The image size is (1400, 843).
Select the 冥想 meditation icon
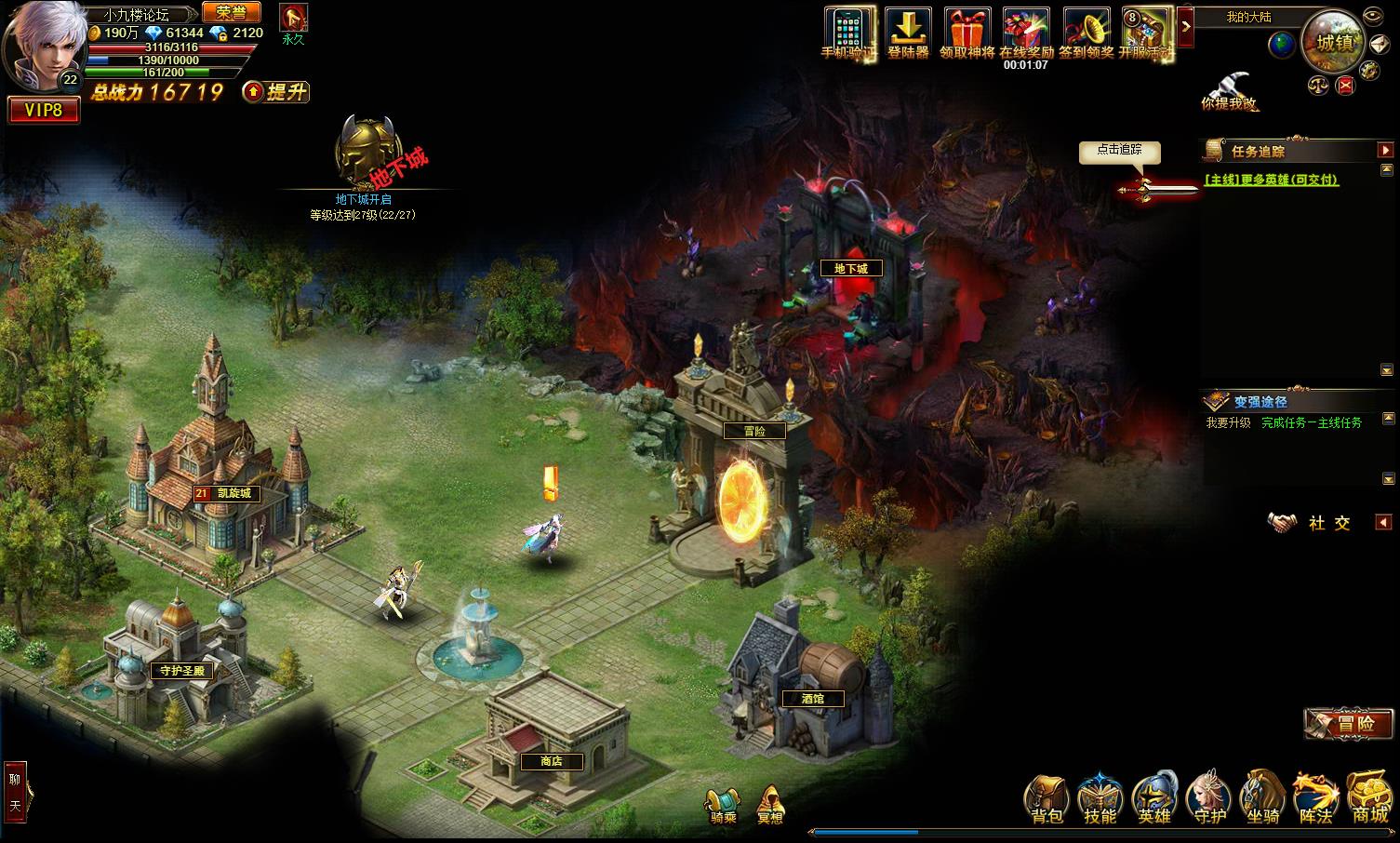[x=769, y=805]
